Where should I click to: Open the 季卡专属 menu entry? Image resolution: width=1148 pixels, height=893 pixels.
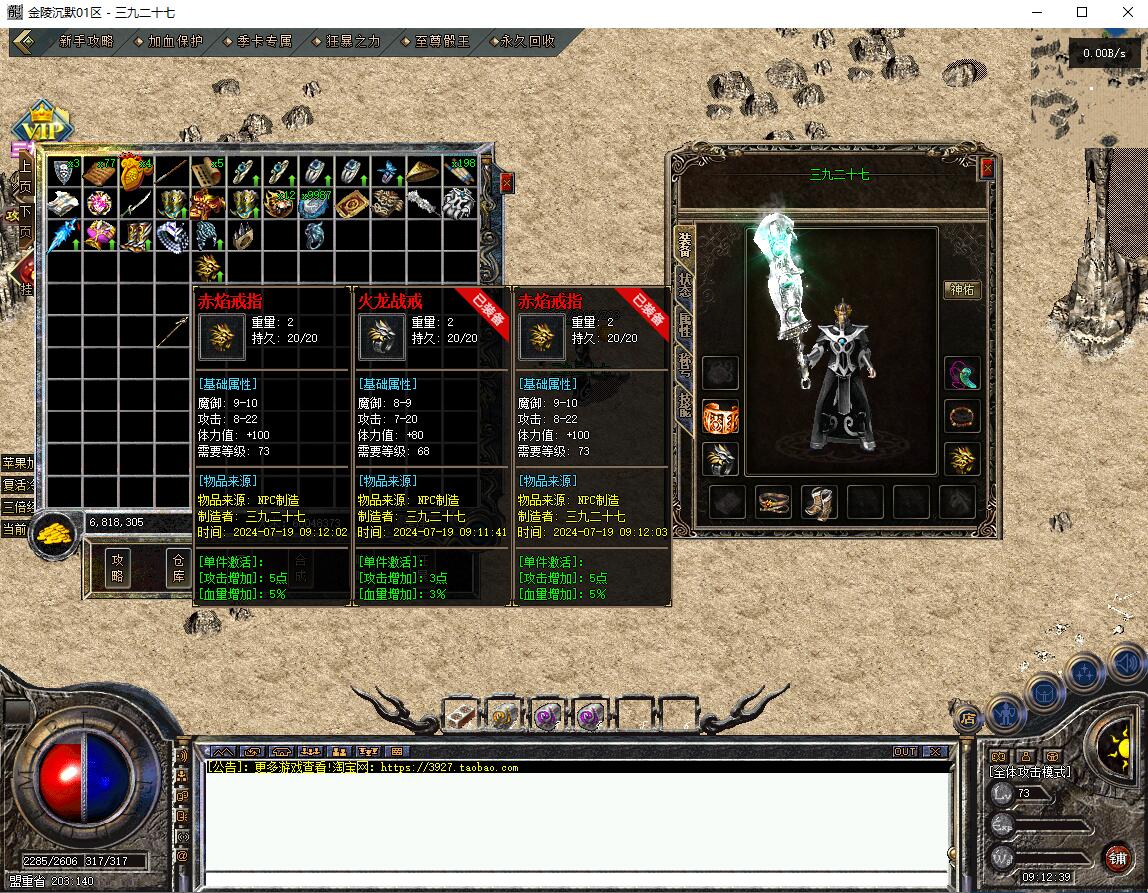click(264, 42)
